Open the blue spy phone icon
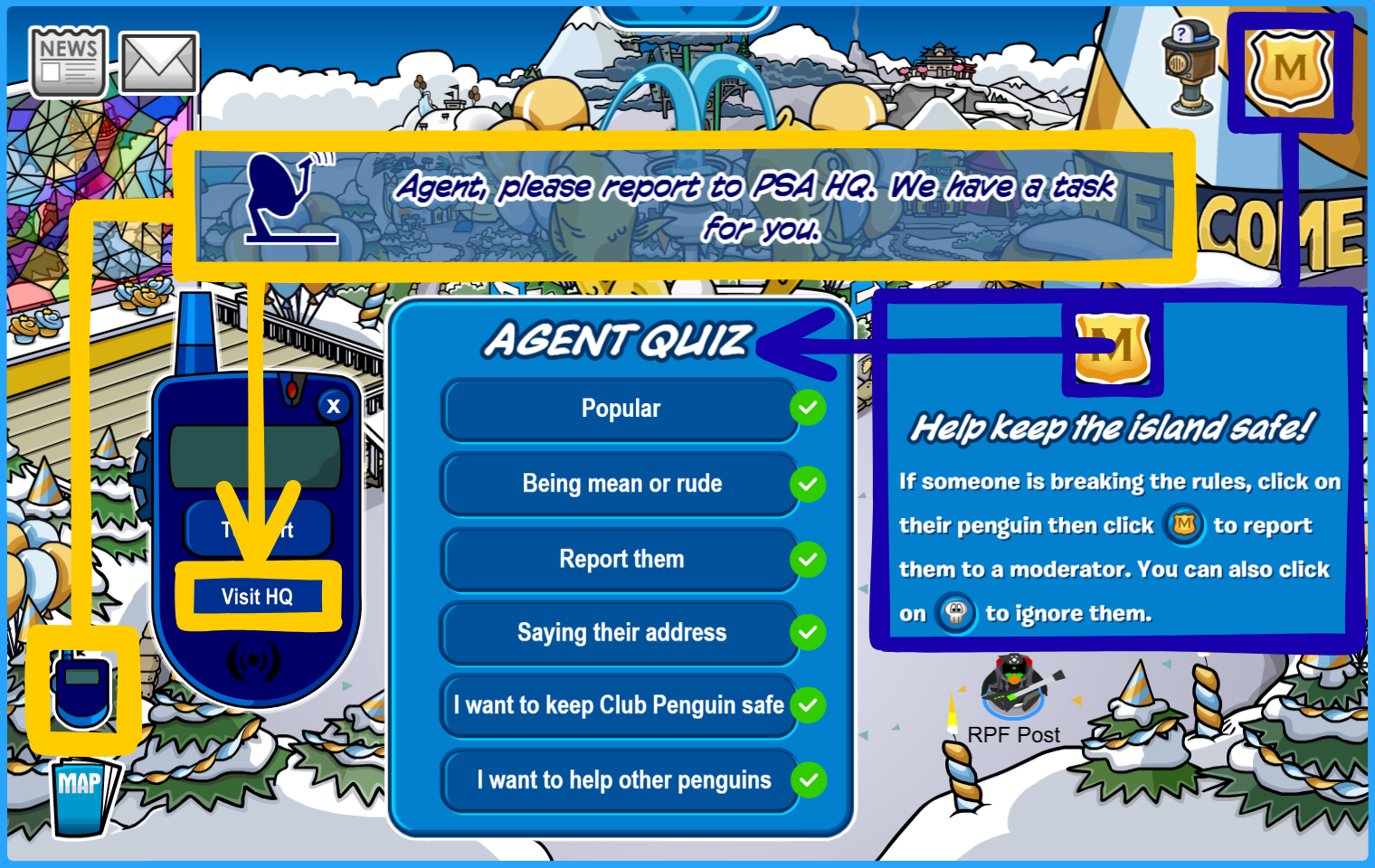 point(82,691)
